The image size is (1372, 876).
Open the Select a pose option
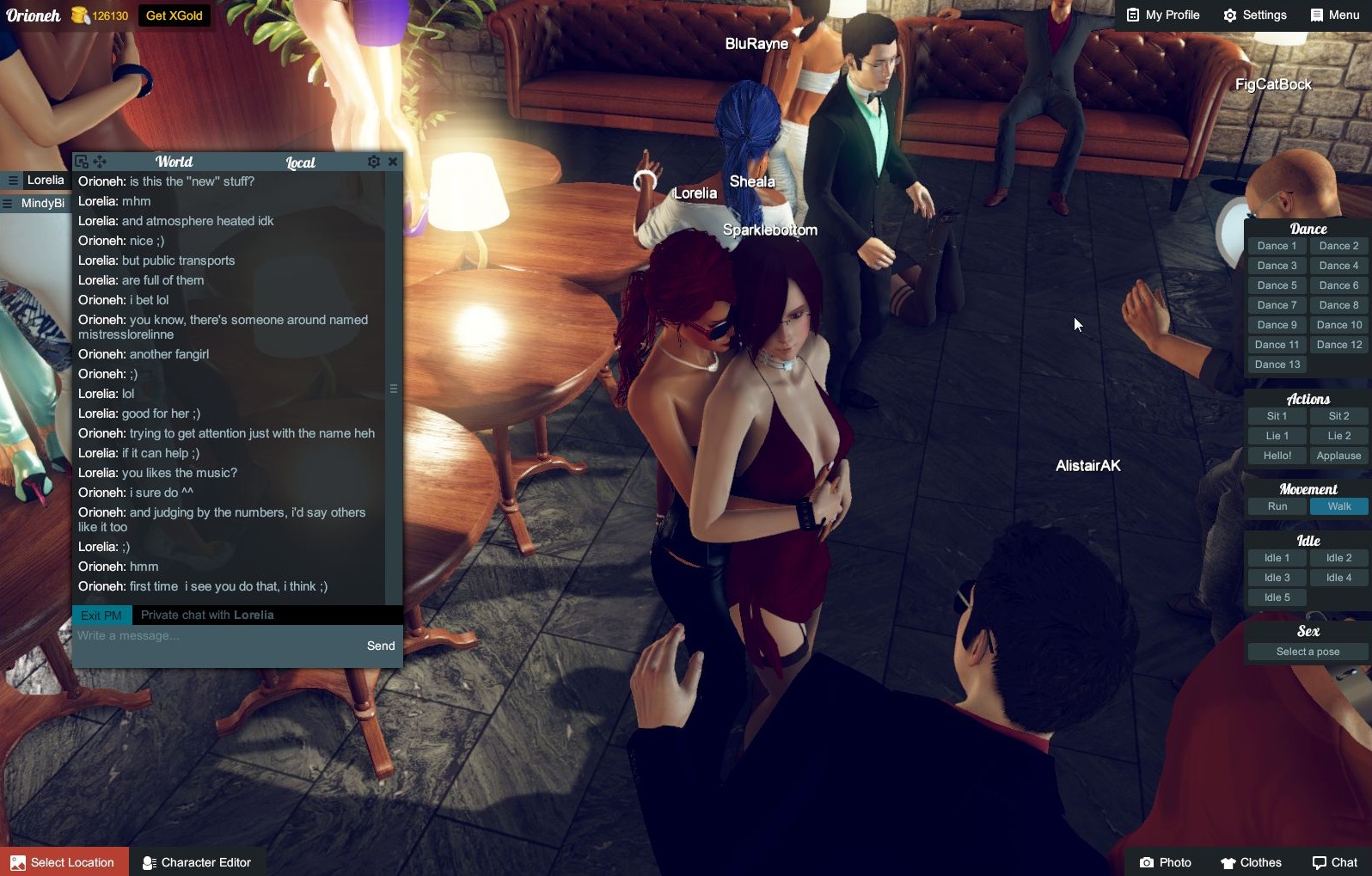(1308, 652)
